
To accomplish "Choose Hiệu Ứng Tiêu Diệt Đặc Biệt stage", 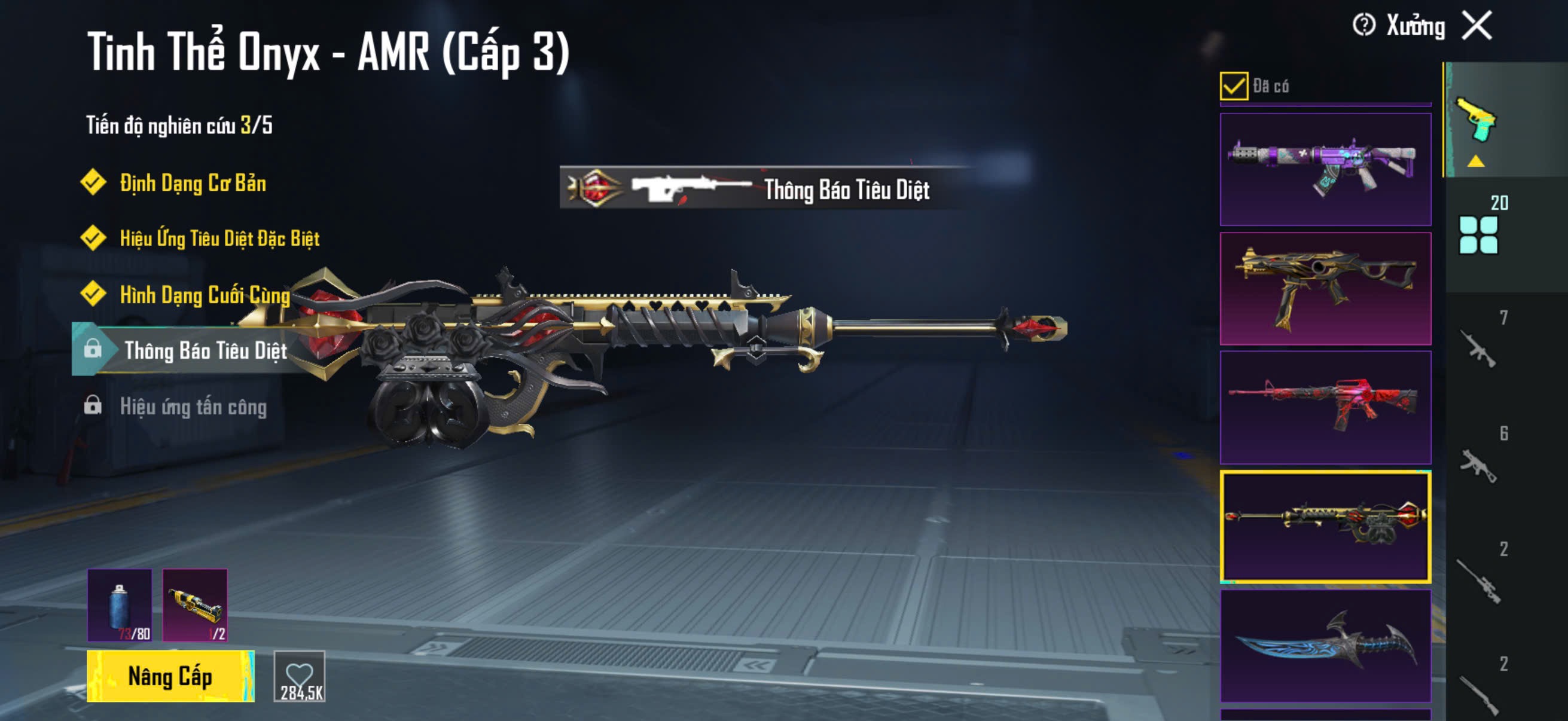I will pos(219,239).
